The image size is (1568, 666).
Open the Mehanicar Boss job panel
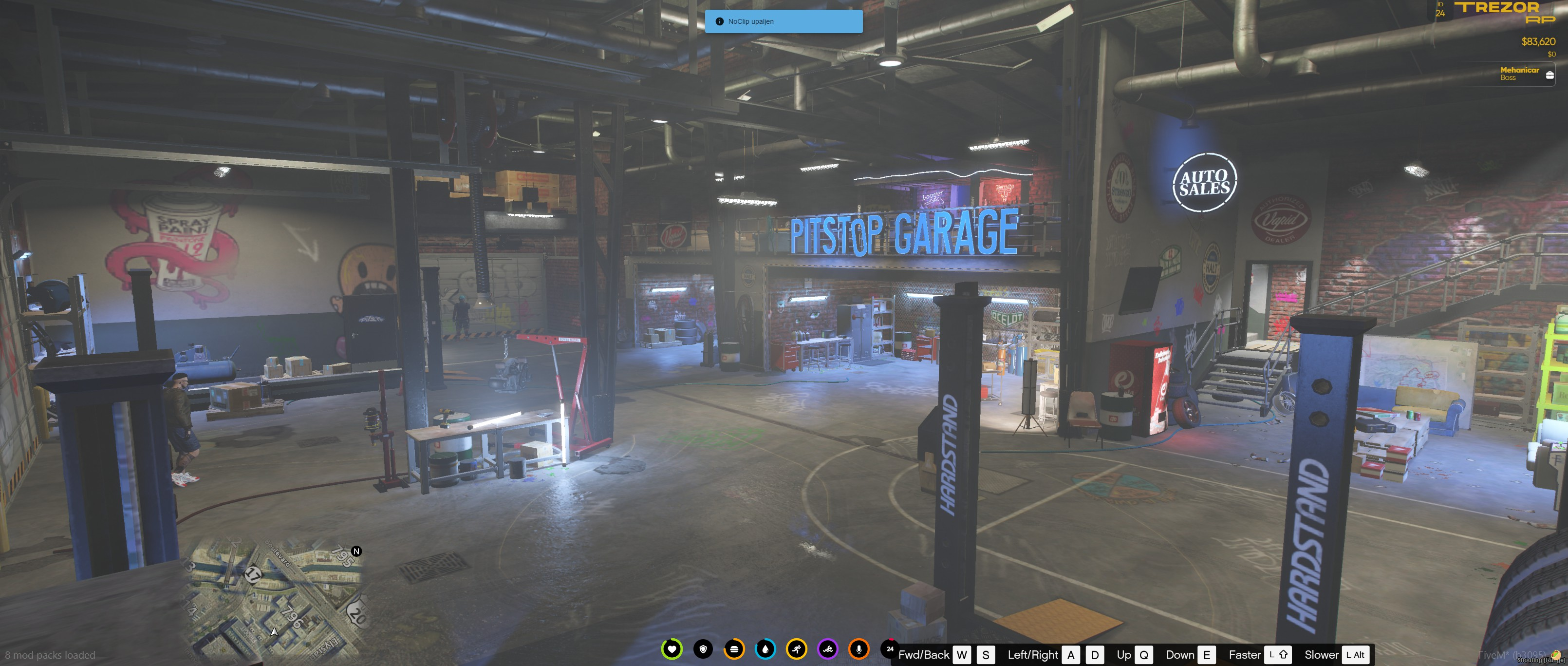1525,74
